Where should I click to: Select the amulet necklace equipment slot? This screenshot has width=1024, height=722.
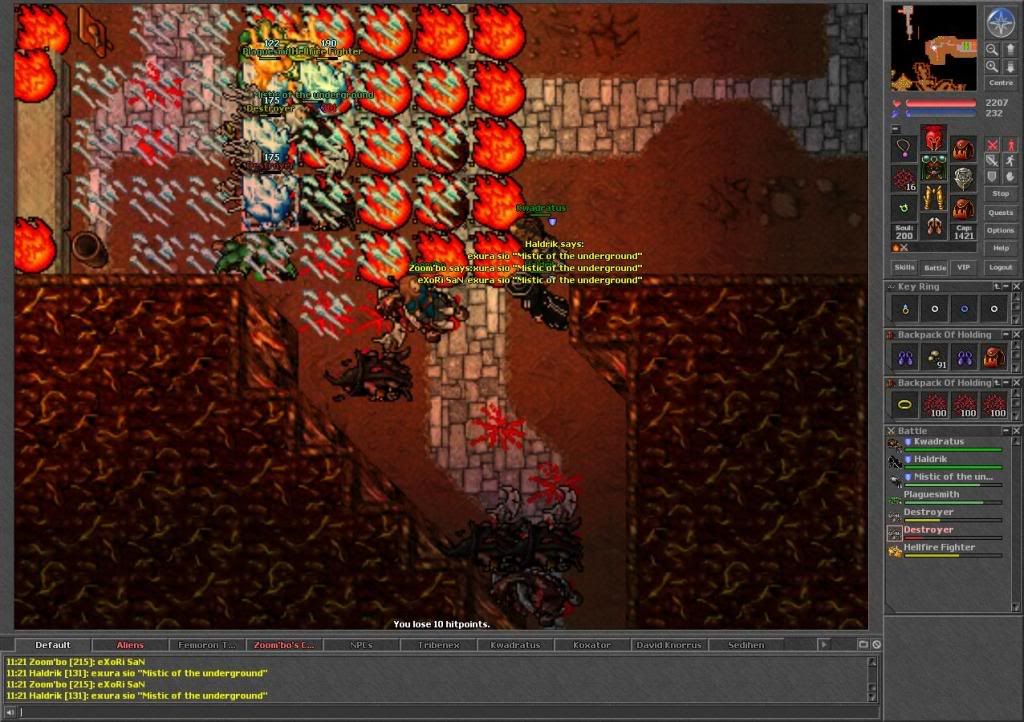(x=904, y=148)
